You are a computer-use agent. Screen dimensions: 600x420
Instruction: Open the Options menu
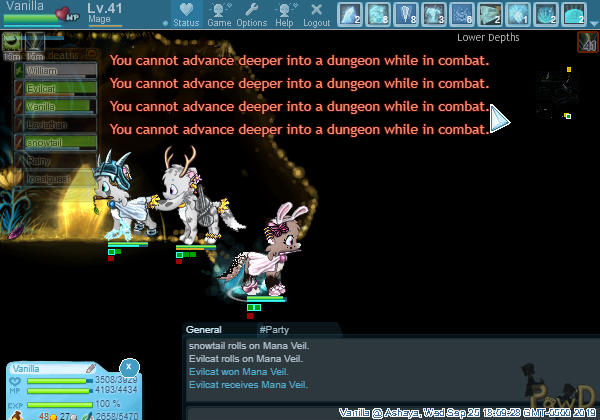[251, 14]
